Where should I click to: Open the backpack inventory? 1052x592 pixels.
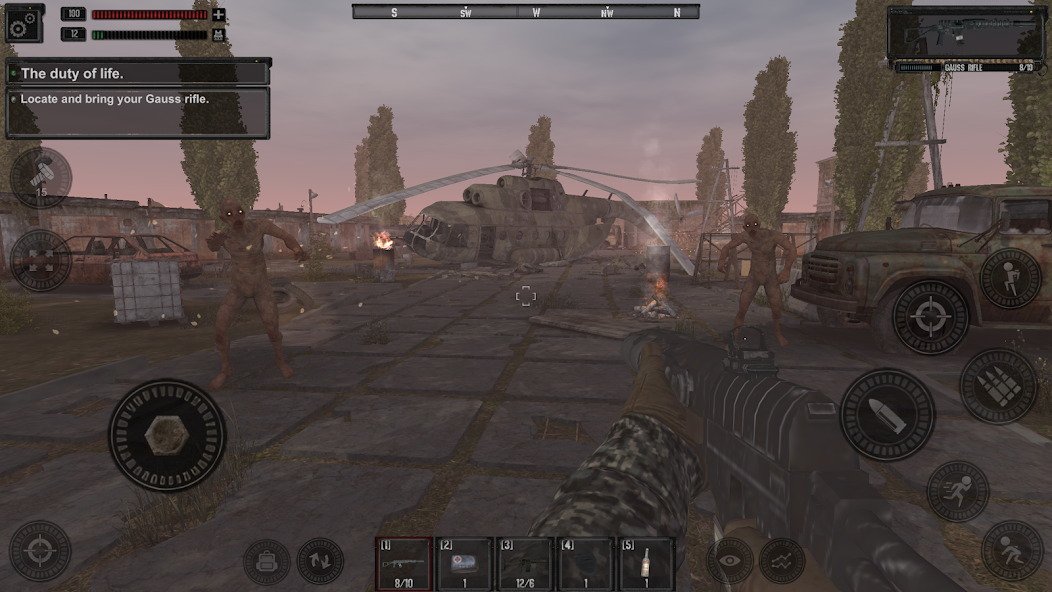267,561
